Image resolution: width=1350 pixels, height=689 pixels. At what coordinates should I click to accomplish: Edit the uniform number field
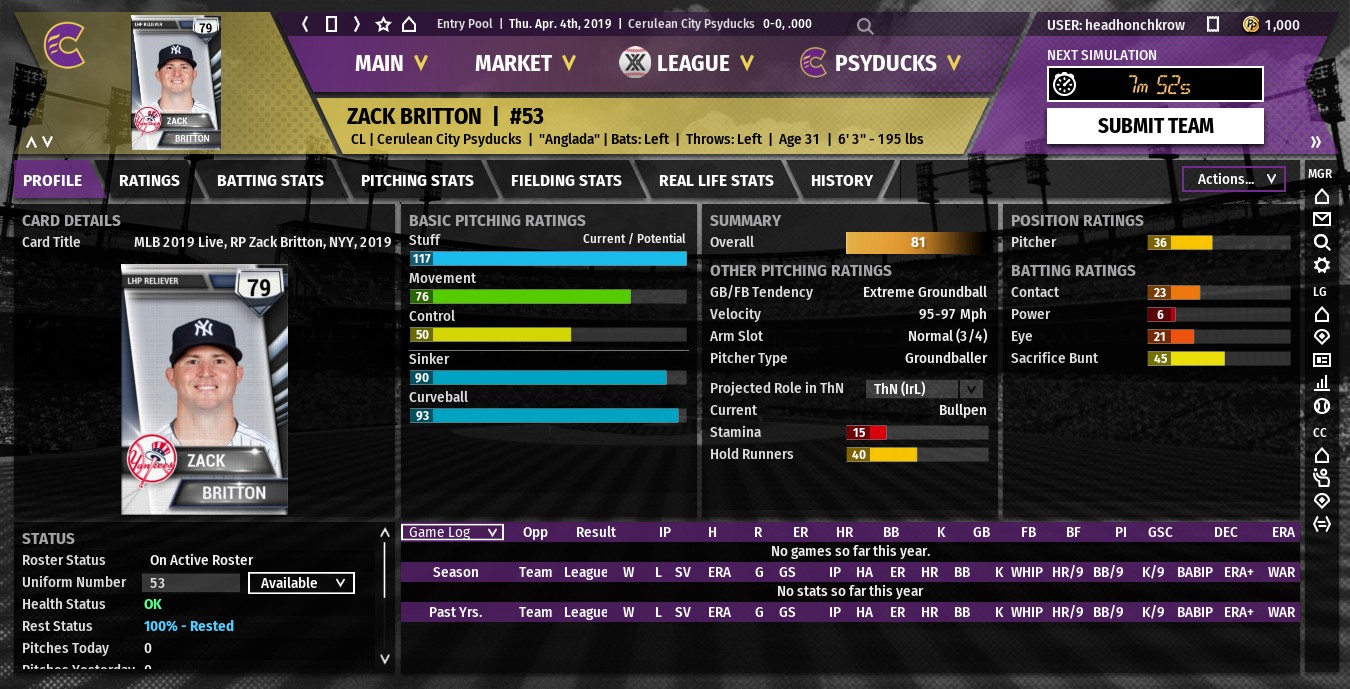click(191, 583)
